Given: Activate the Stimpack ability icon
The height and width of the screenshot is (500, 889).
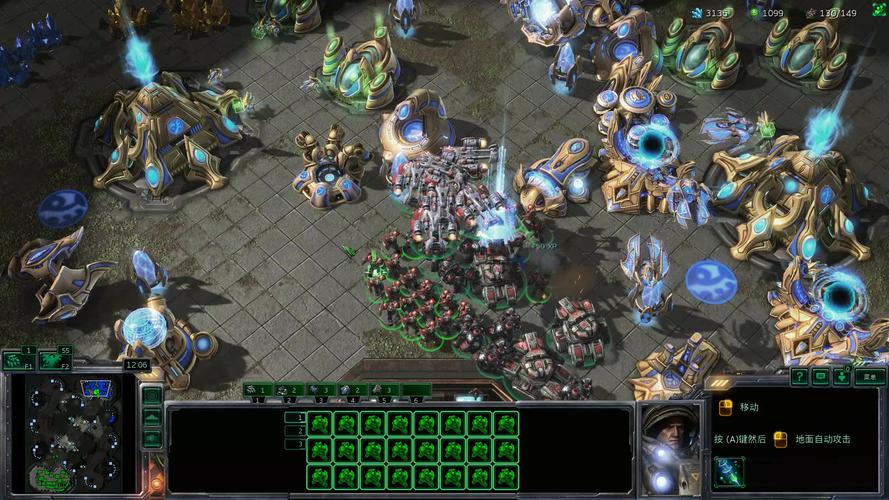Looking at the screenshot, I should 730,471.
